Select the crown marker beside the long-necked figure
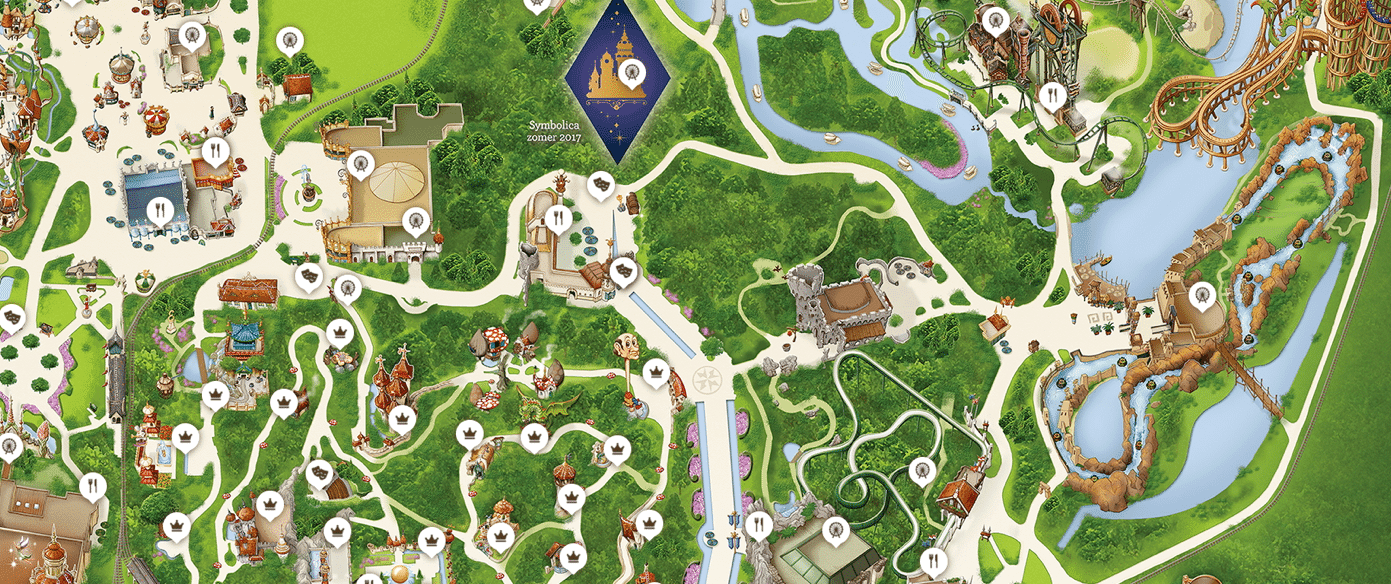This screenshot has width=1391, height=584. click(x=655, y=374)
